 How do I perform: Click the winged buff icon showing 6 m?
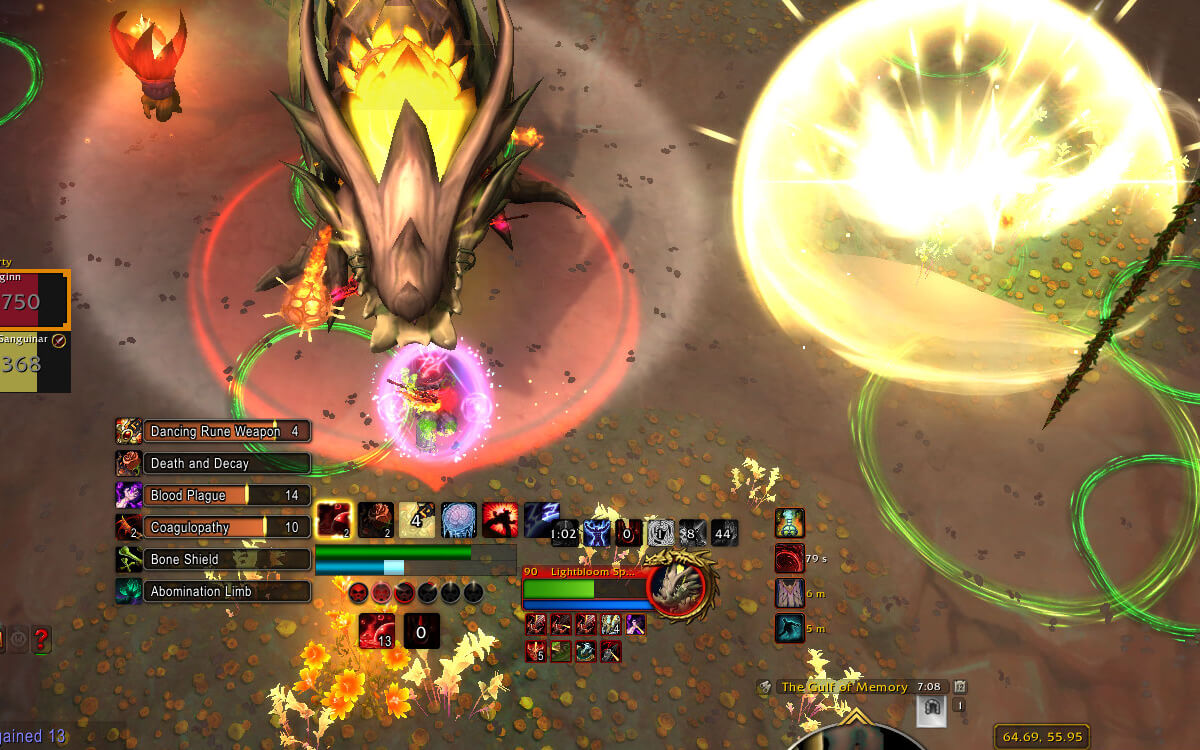pos(790,593)
